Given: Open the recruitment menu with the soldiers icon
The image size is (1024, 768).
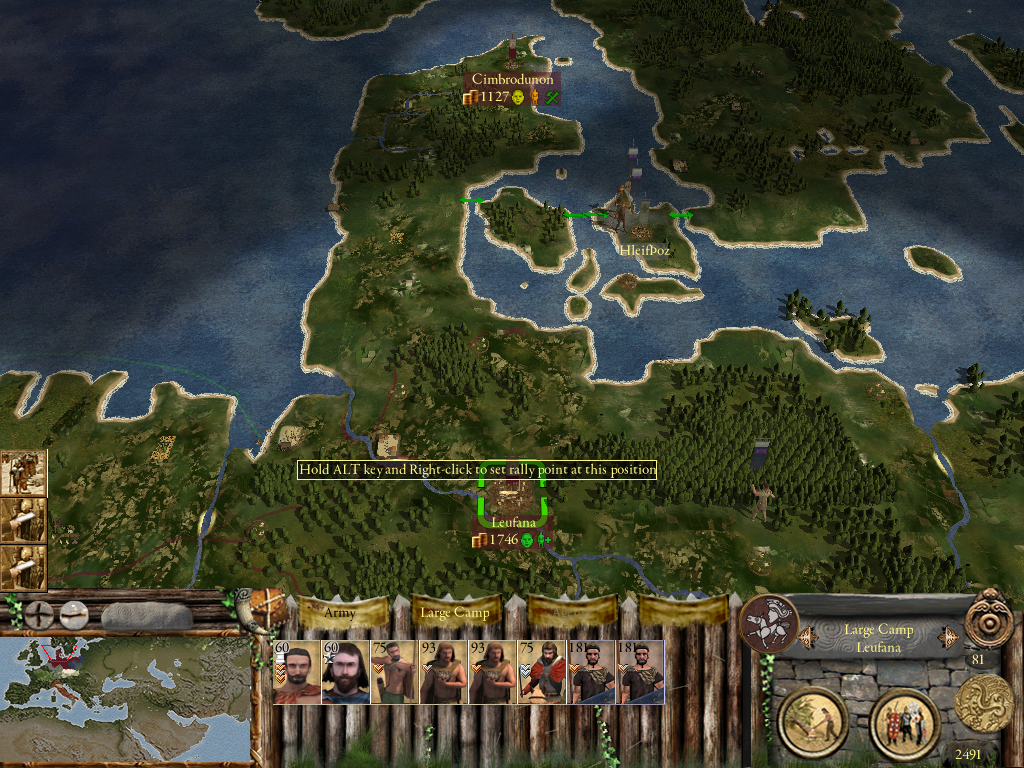Looking at the screenshot, I should [x=904, y=722].
